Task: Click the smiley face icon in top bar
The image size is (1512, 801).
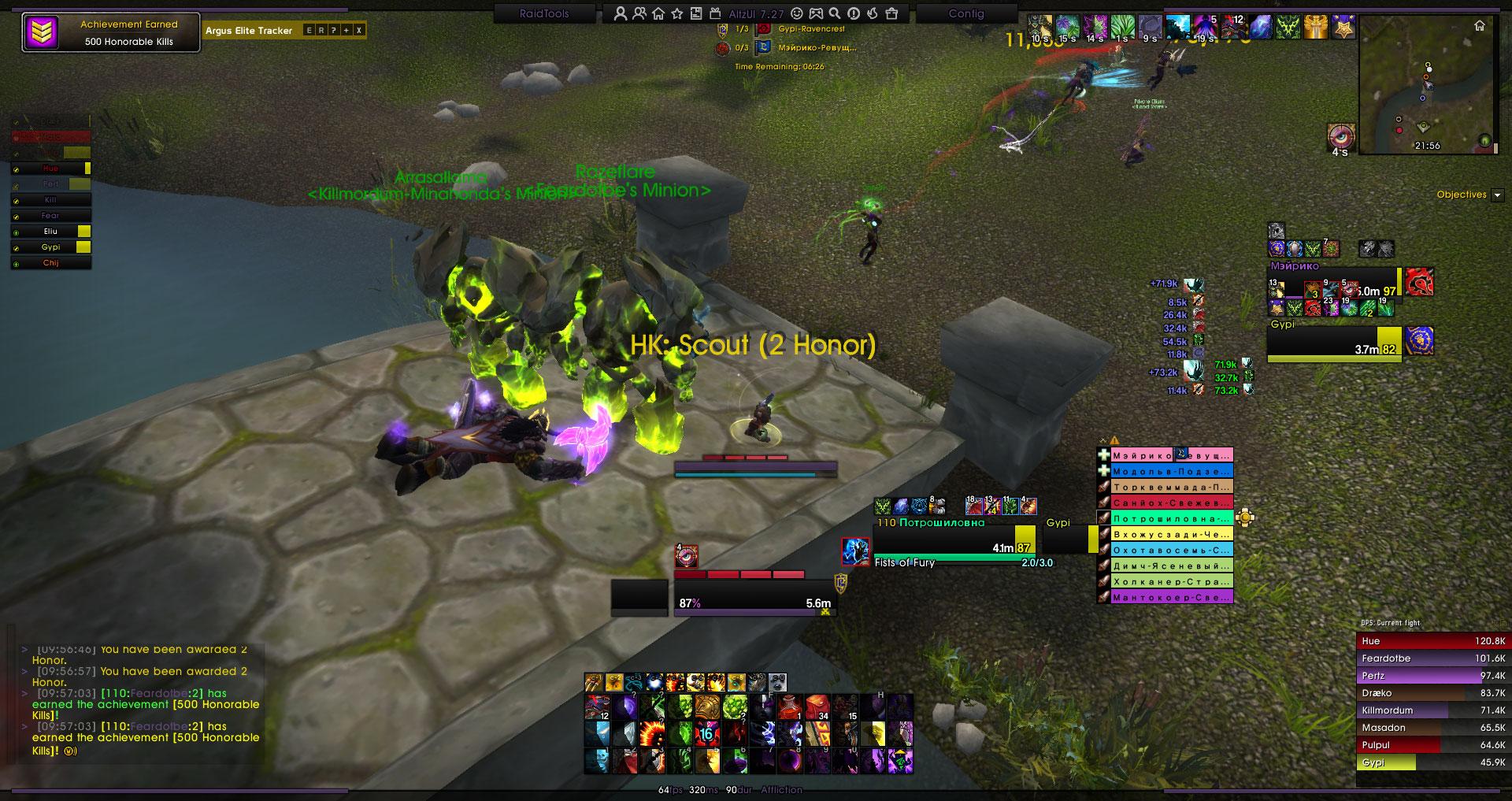Action: pyautogui.click(x=797, y=13)
